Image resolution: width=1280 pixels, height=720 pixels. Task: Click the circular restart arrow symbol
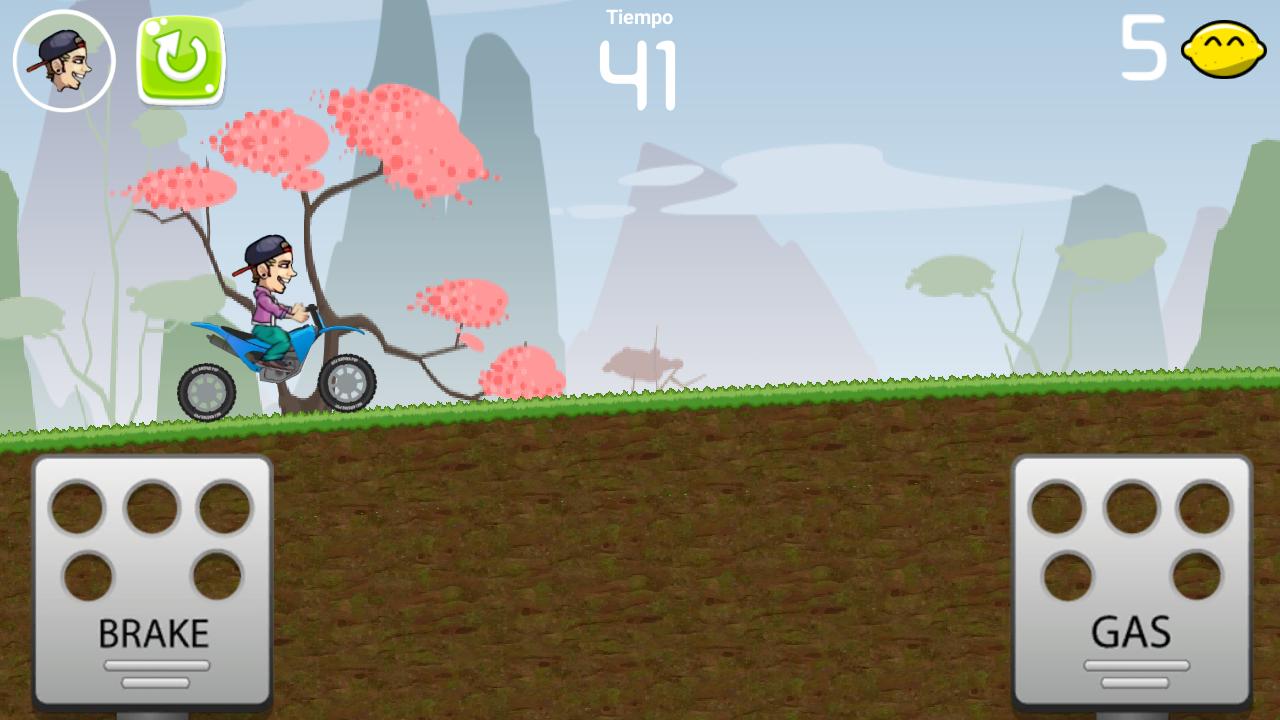[x=178, y=57]
